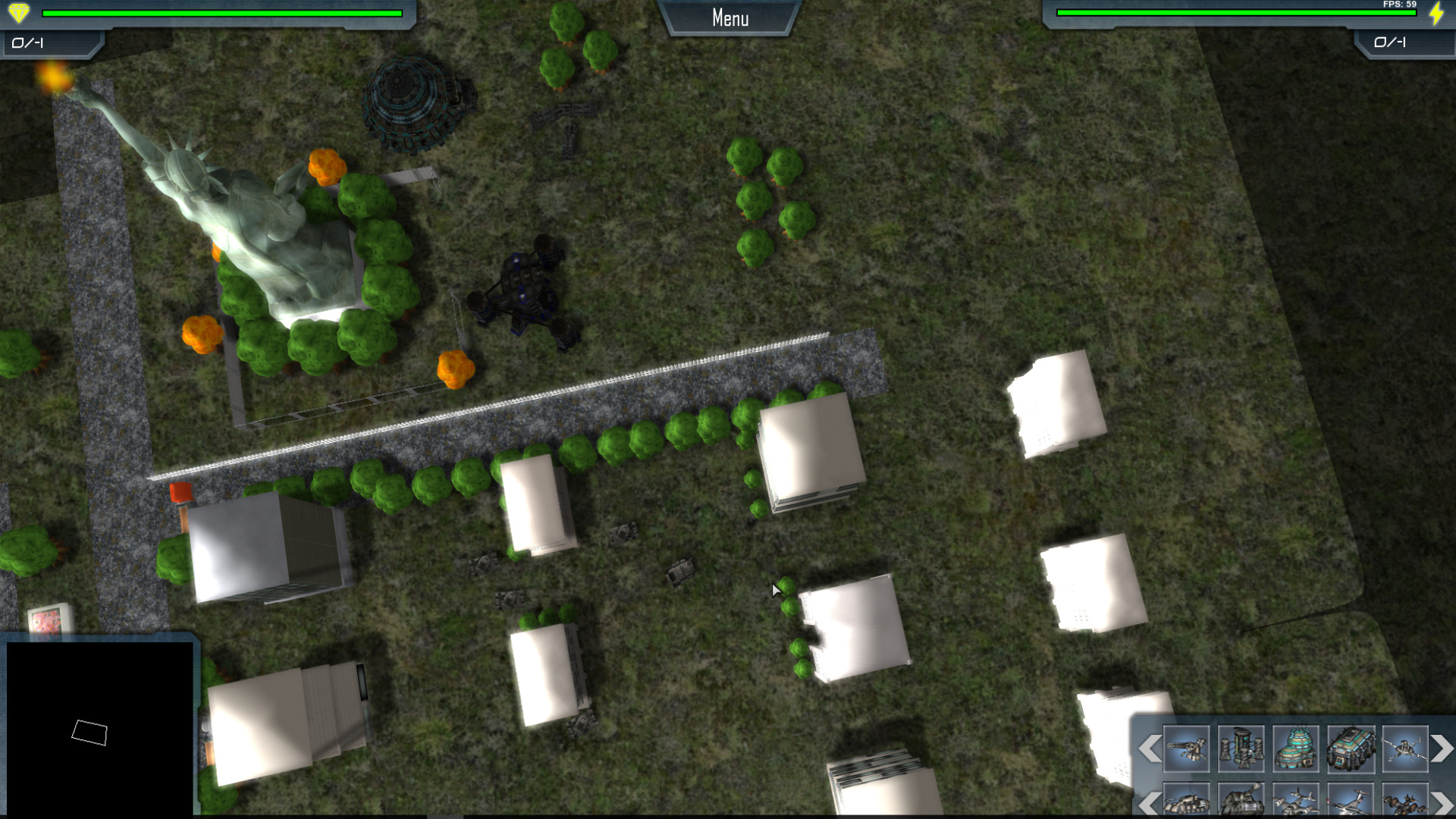This screenshot has height=819, width=1456.
Task: Open the Menu at top center
Action: 729,18
